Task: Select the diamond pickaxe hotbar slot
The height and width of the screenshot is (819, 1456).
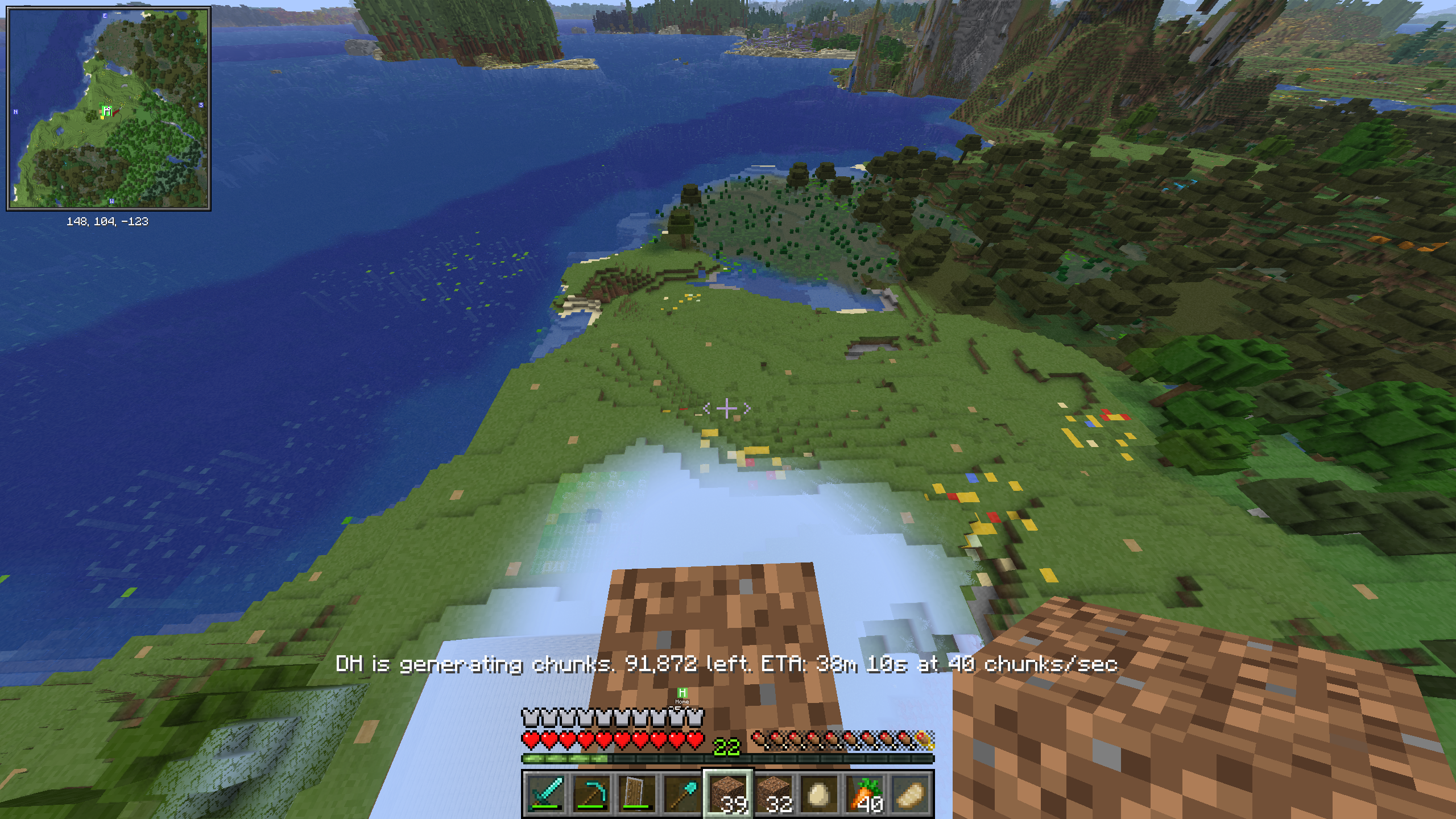Action: (591, 793)
